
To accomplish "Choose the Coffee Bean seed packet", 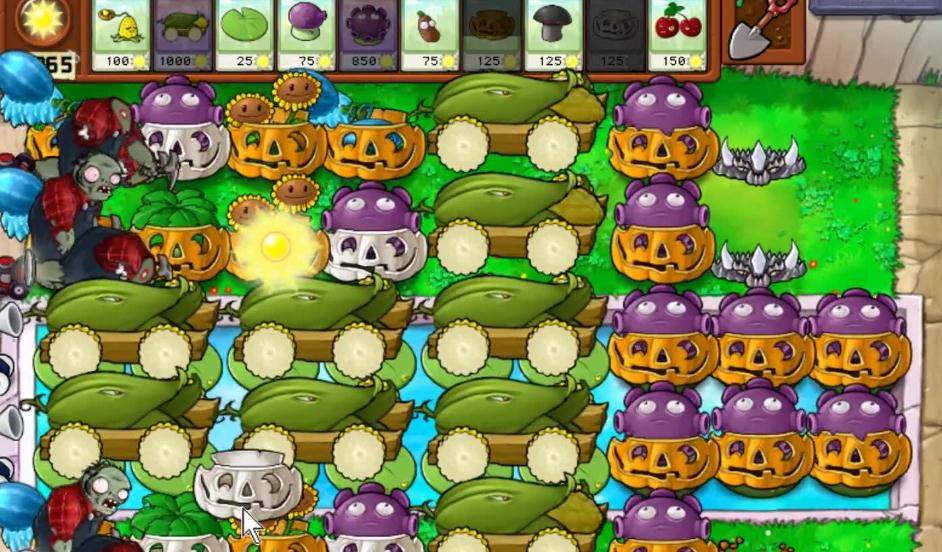I will (431, 34).
